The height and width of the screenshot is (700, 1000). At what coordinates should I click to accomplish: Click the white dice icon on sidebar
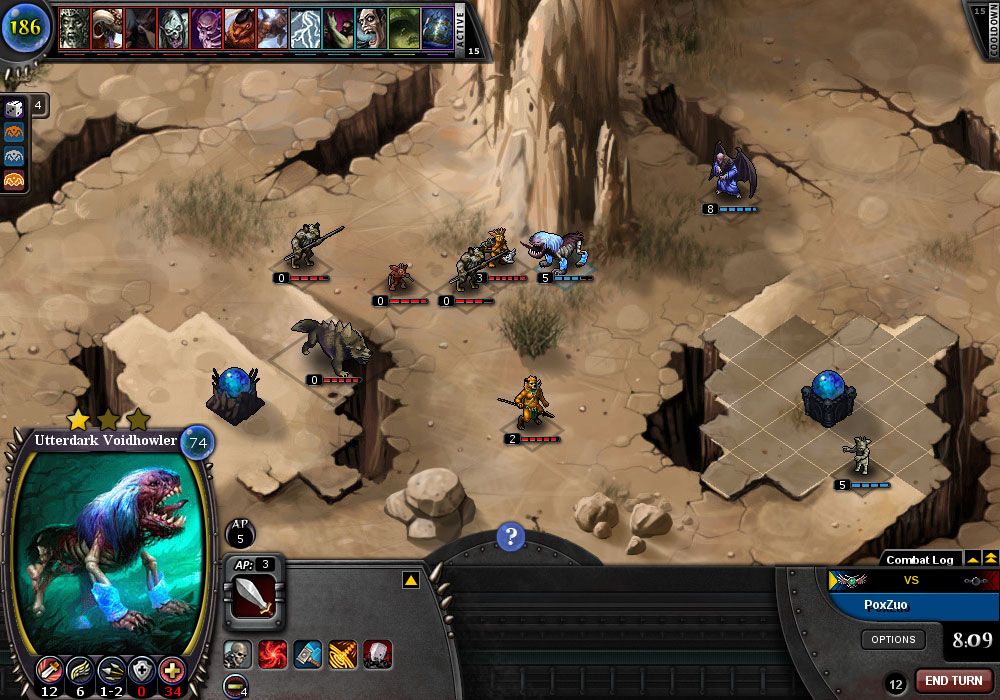click(x=15, y=108)
